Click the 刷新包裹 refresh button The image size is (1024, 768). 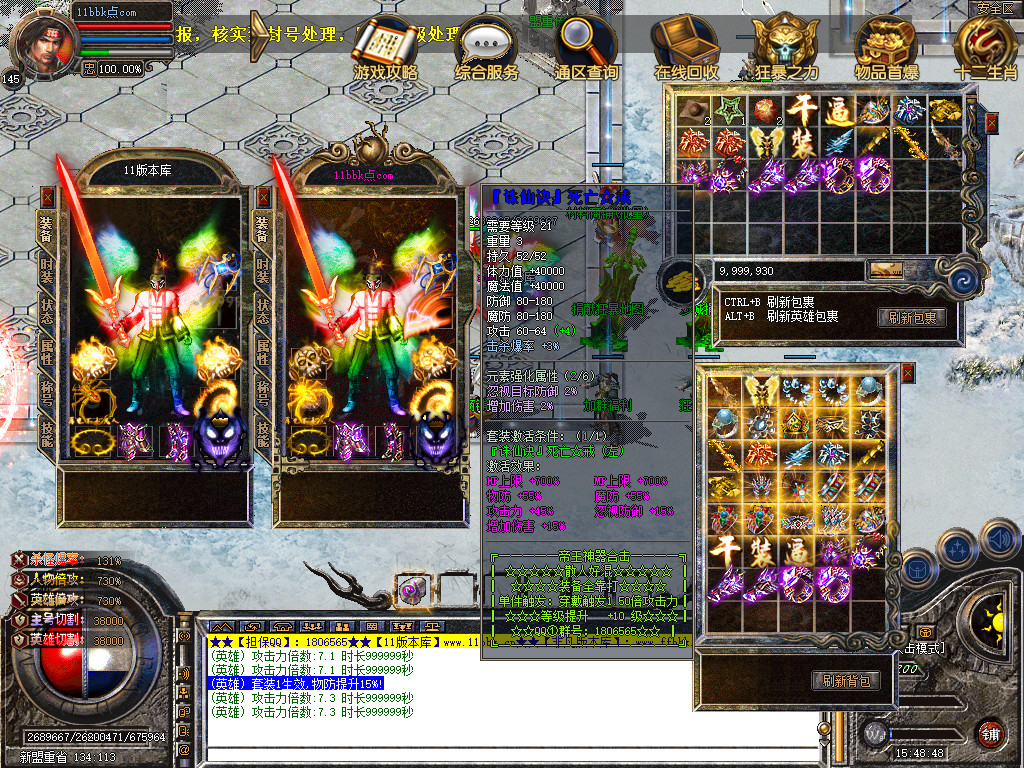[x=912, y=317]
